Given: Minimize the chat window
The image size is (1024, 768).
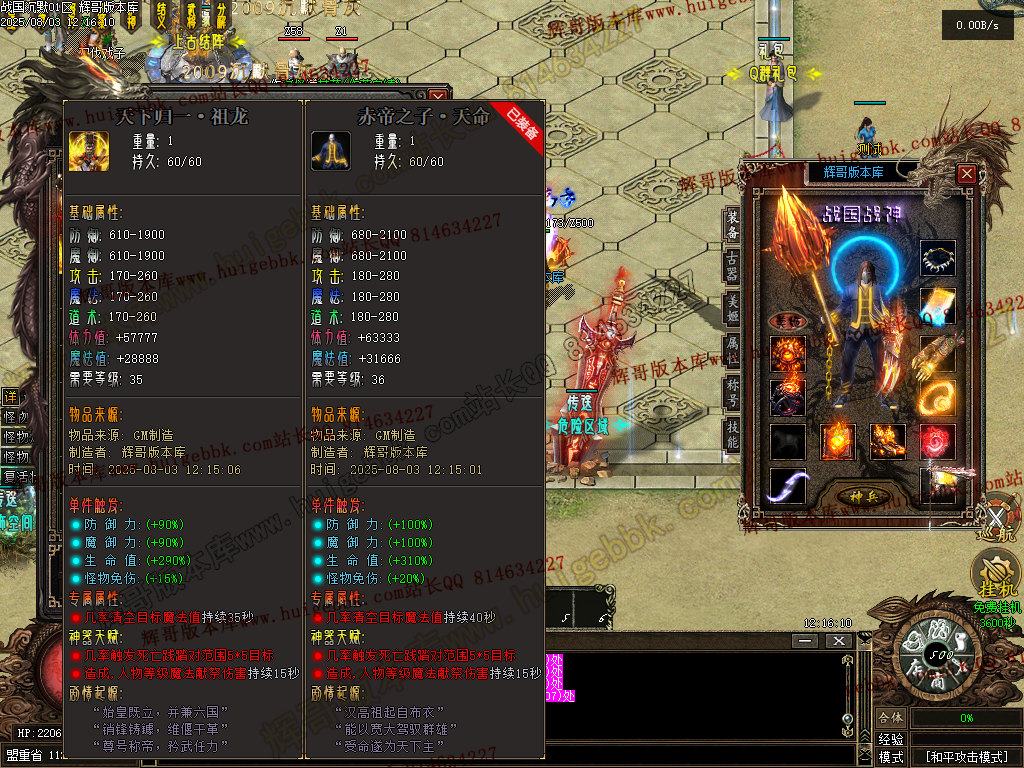Looking at the screenshot, I should [x=804, y=640].
